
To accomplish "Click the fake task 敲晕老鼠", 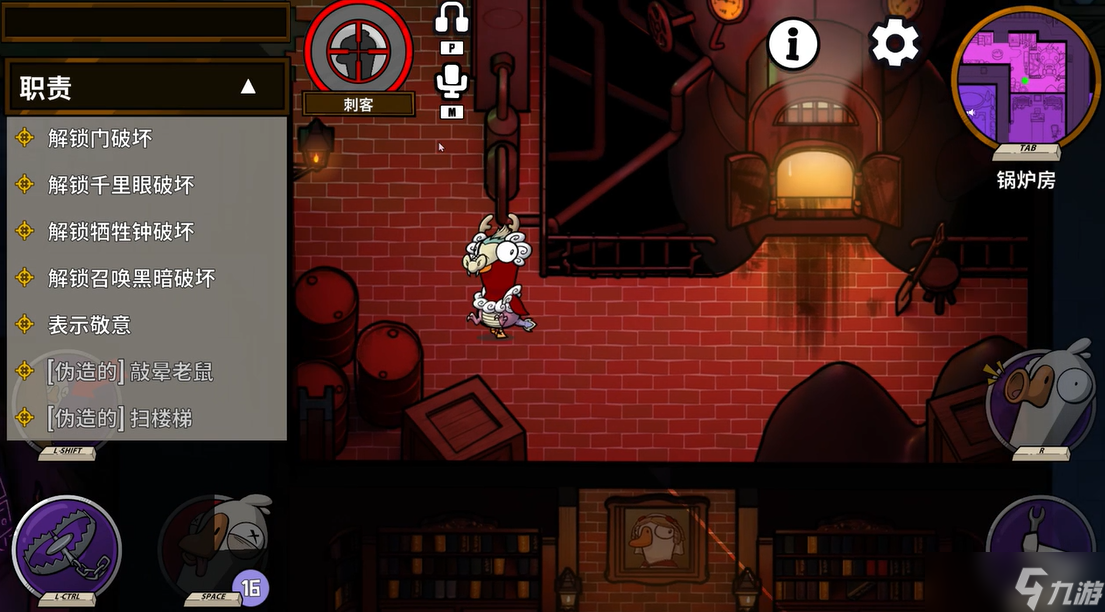I will pyautogui.click(x=130, y=372).
